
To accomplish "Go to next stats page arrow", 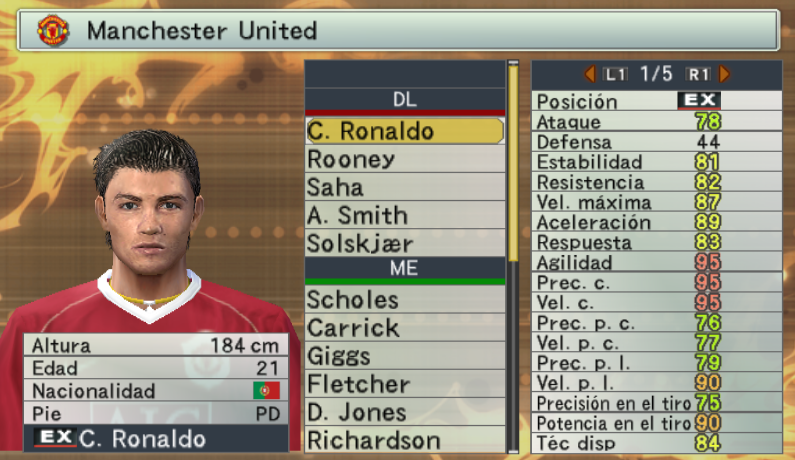I will tap(724, 74).
